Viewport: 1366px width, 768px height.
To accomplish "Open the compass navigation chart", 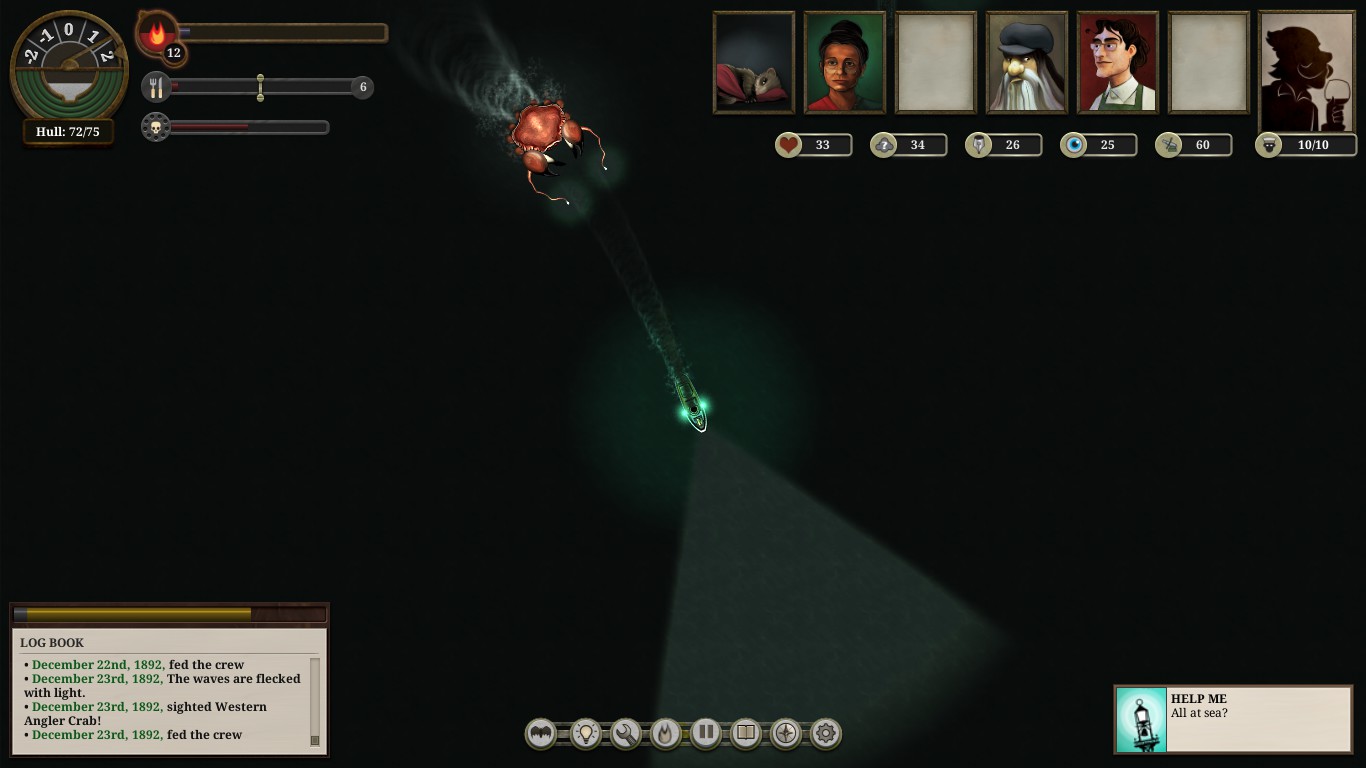I will click(x=785, y=733).
